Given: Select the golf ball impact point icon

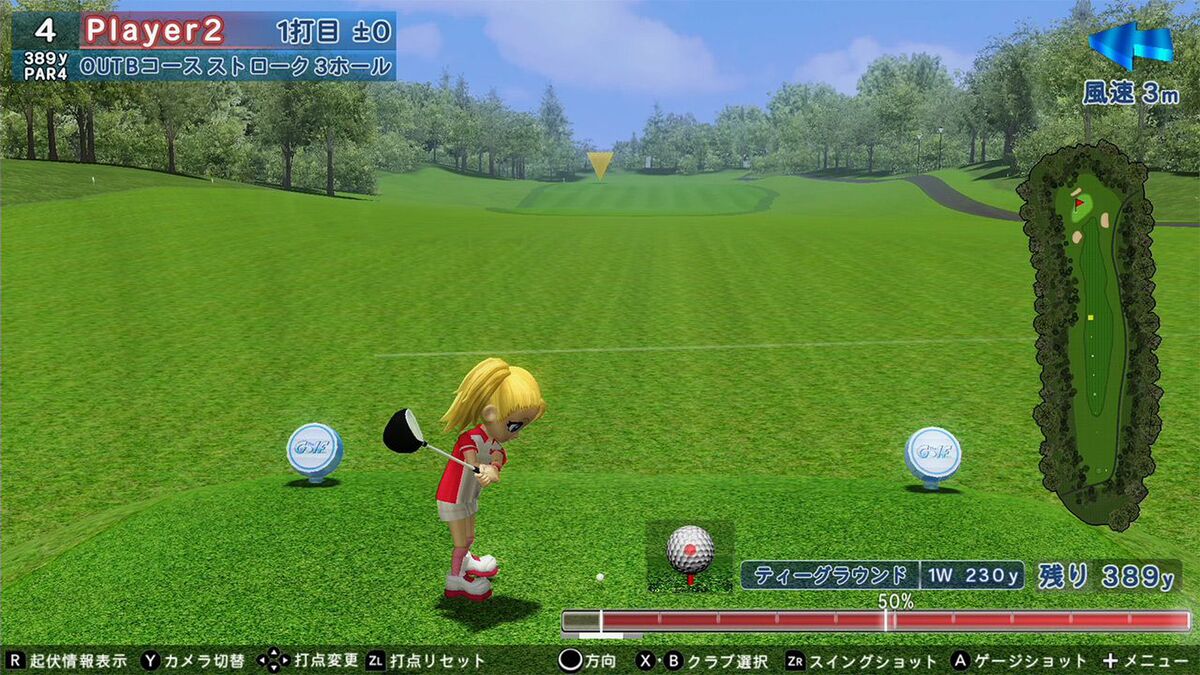Looking at the screenshot, I should [x=690, y=551].
